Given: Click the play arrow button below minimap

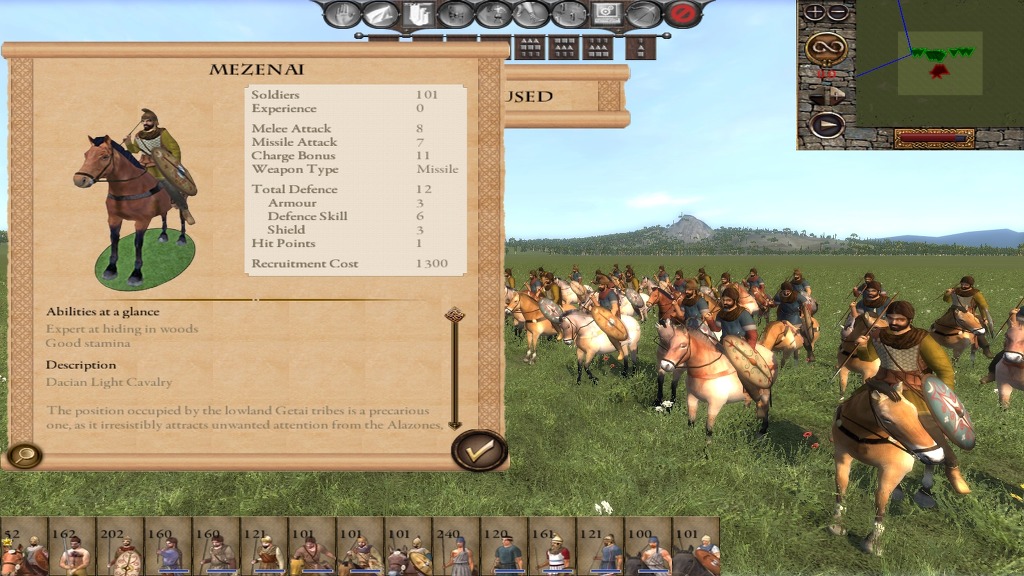Looking at the screenshot, I should pos(826,125).
